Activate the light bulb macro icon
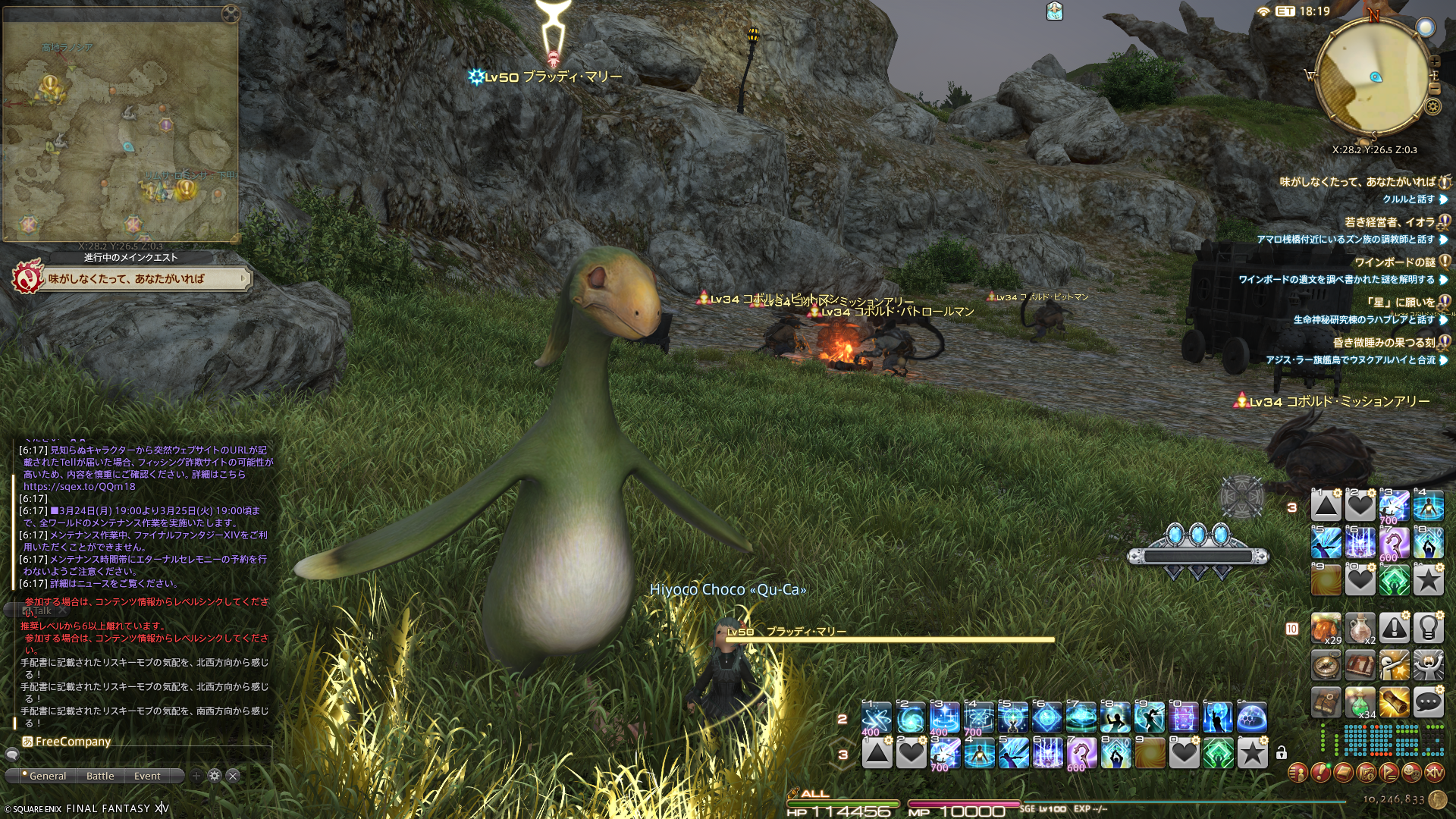The width and height of the screenshot is (1456, 819). click(x=1428, y=628)
